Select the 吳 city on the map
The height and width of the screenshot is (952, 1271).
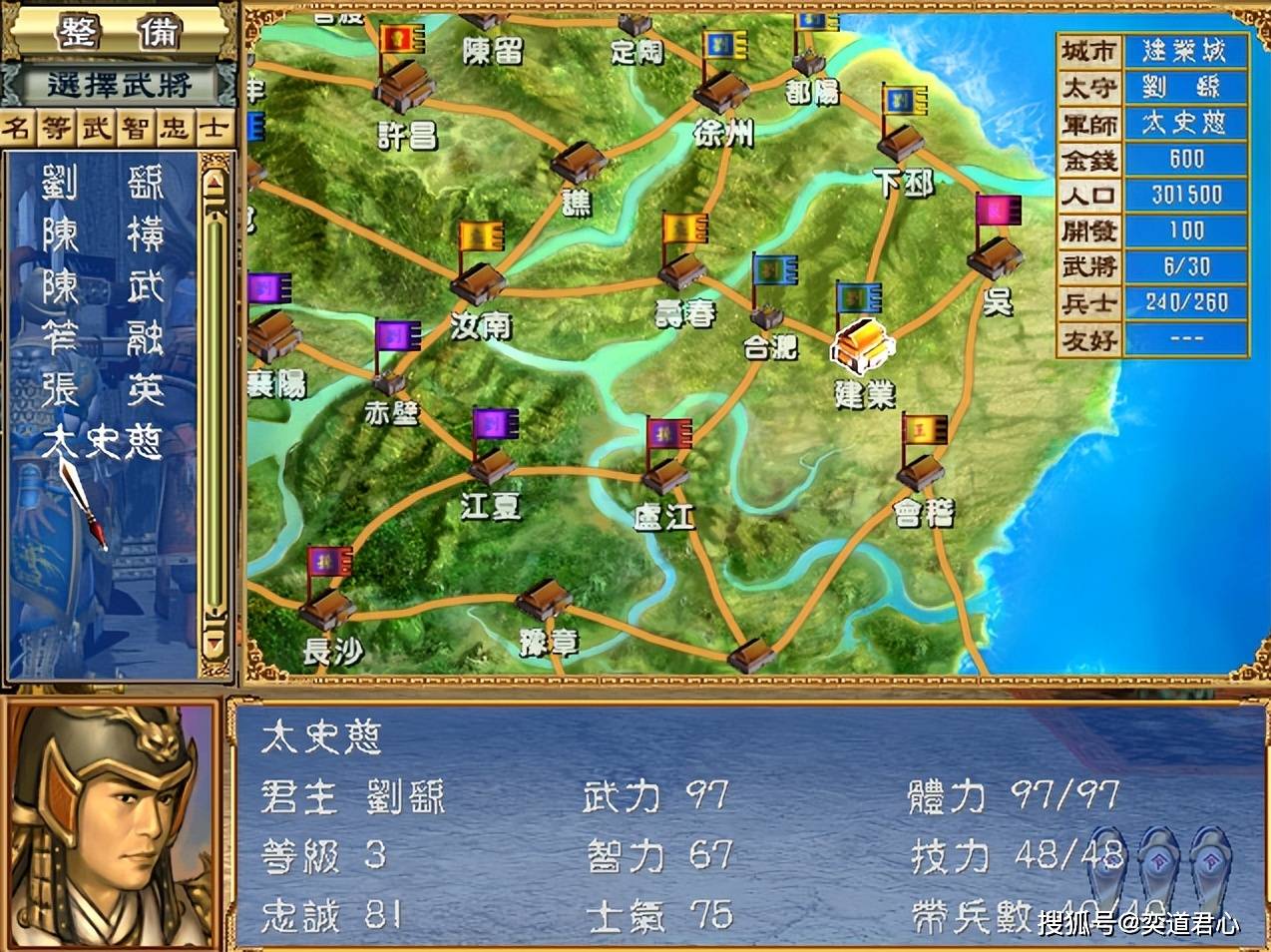pos(994,258)
